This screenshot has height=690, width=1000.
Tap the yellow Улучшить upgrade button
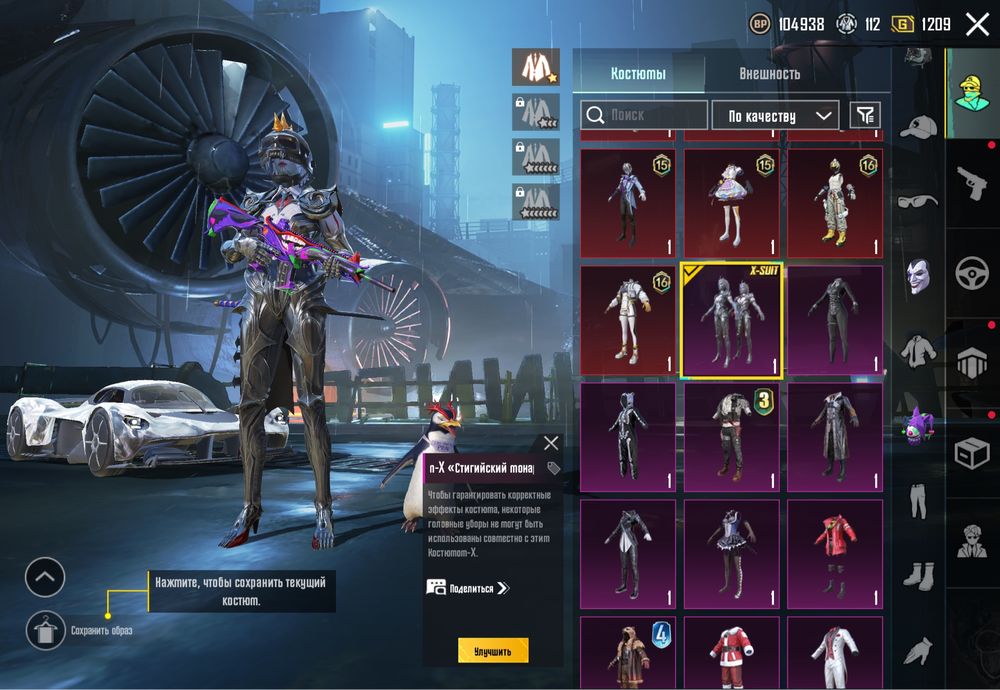pyautogui.click(x=493, y=651)
